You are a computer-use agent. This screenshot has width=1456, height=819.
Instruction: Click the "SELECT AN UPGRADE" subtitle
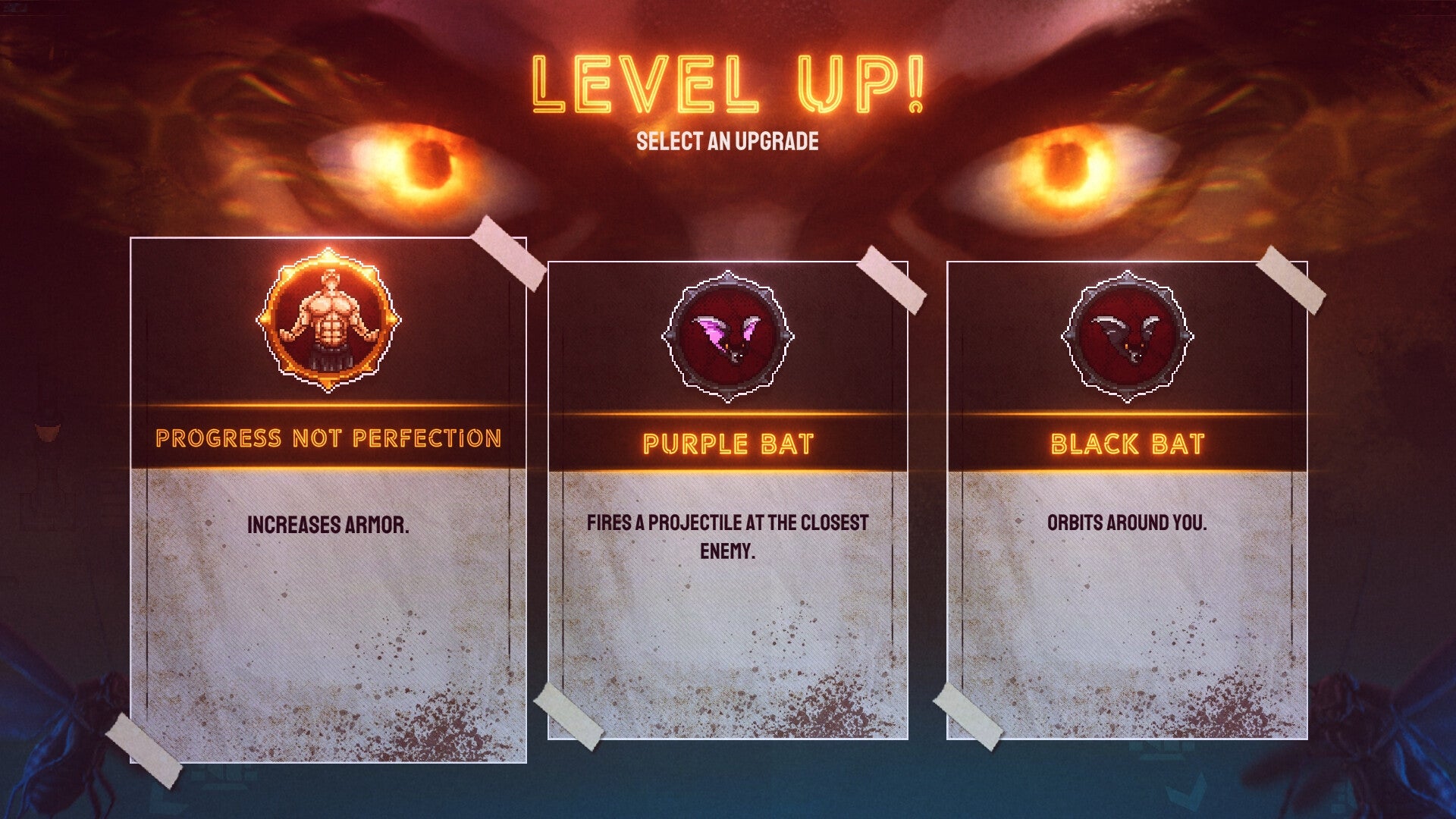click(727, 139)
